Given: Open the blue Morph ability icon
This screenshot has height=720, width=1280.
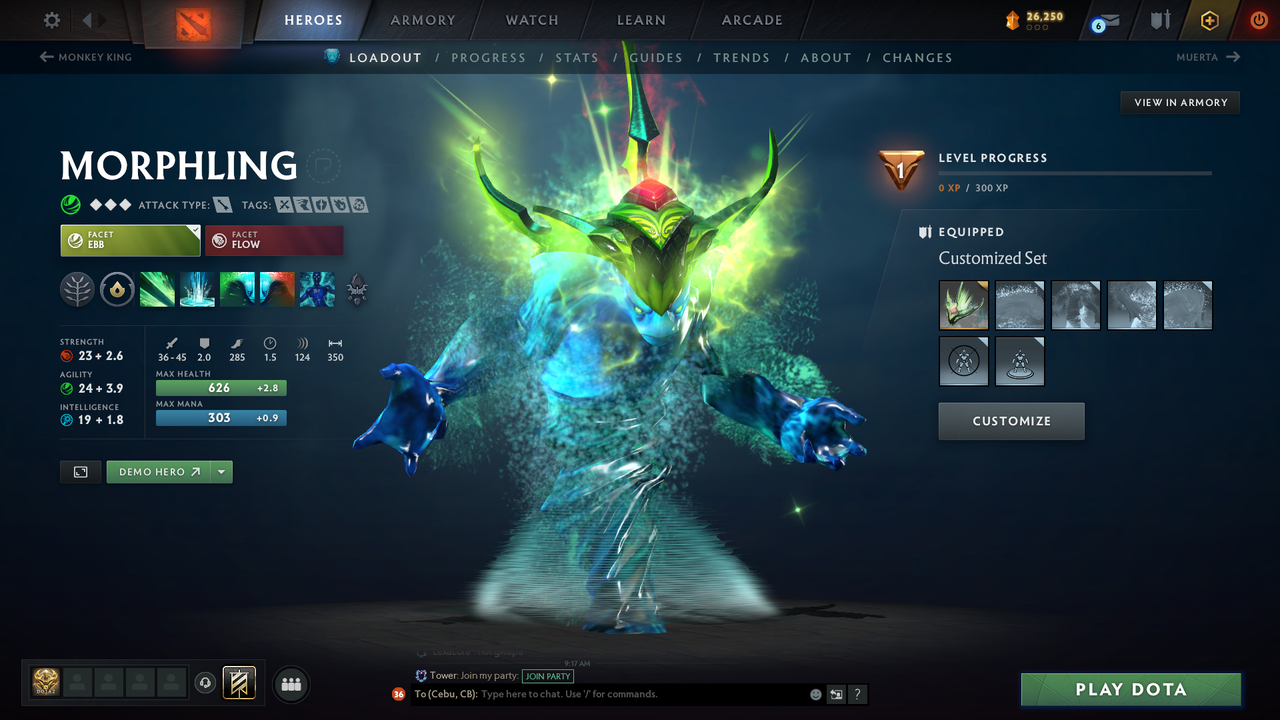Looking at the screenshot, I should [317, 290].
